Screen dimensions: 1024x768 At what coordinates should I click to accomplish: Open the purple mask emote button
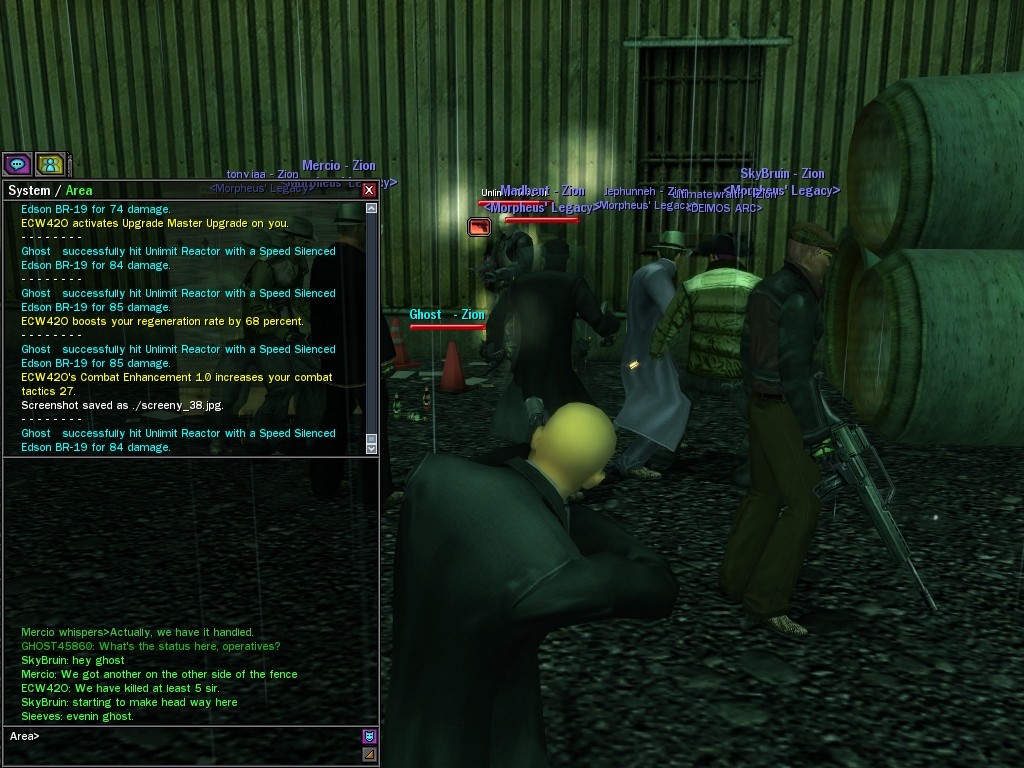pyautogui.click(x=370, y=737)
